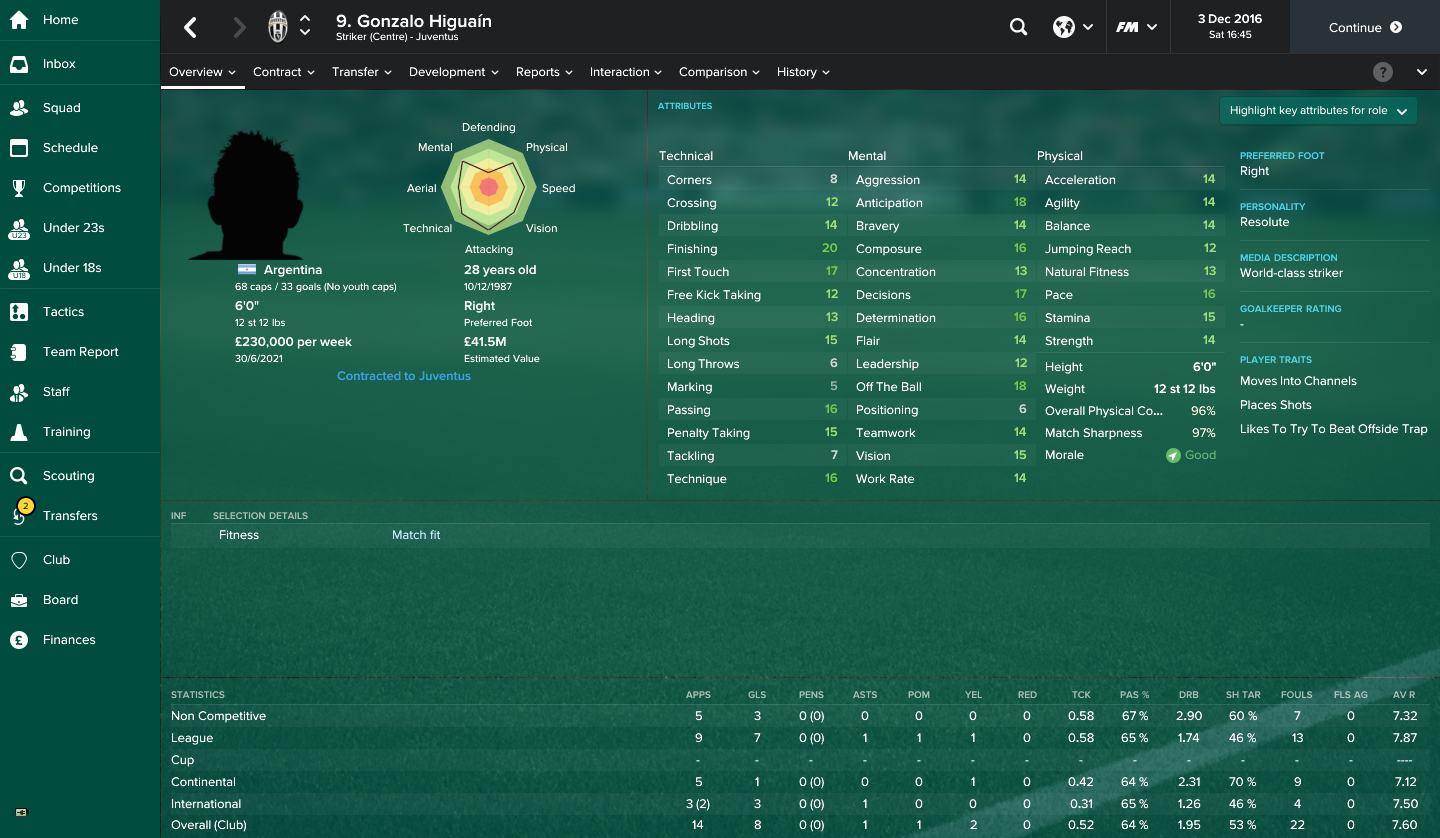Open the search tool in the top bar
The width and height of the screenshot is (1440, 838).
tap(1018, 27)
